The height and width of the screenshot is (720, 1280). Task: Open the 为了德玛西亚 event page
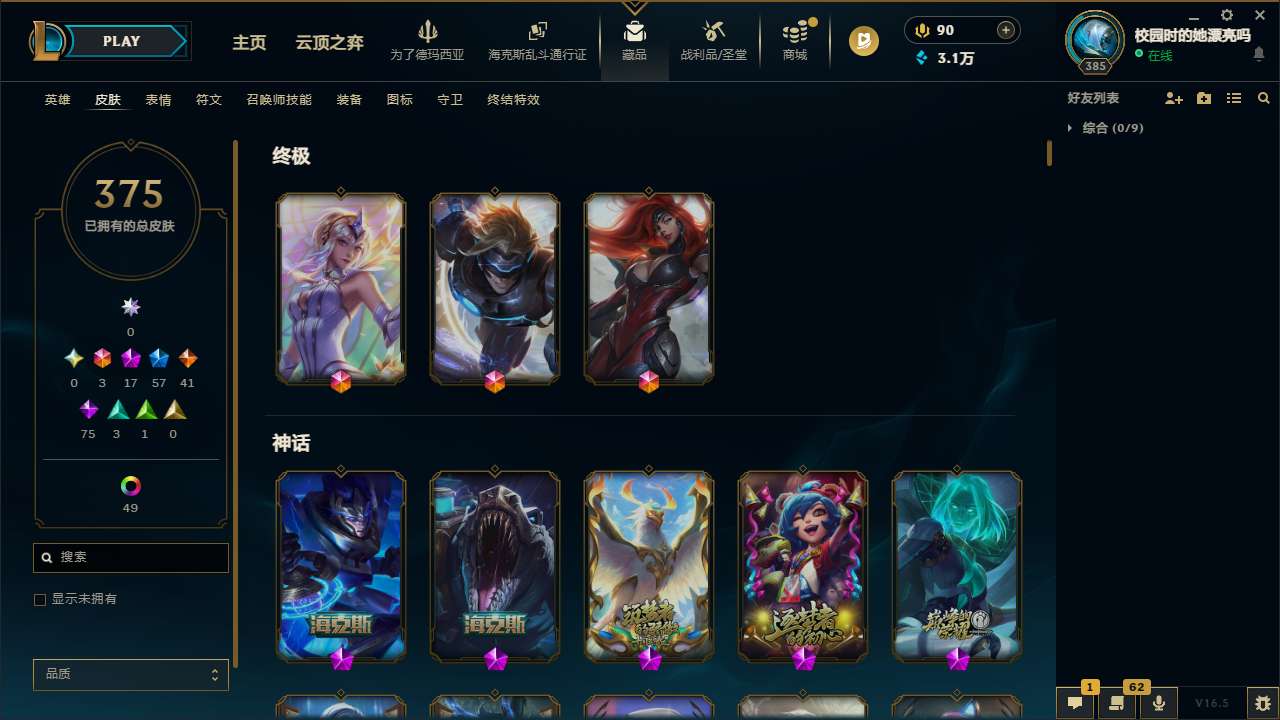point(428,41)
